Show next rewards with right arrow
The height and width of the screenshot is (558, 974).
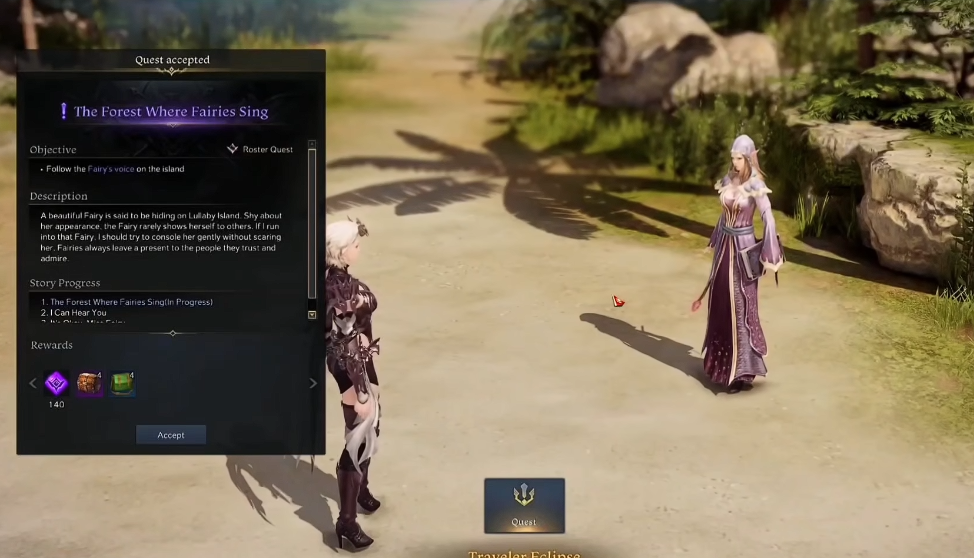click(313, 383)
